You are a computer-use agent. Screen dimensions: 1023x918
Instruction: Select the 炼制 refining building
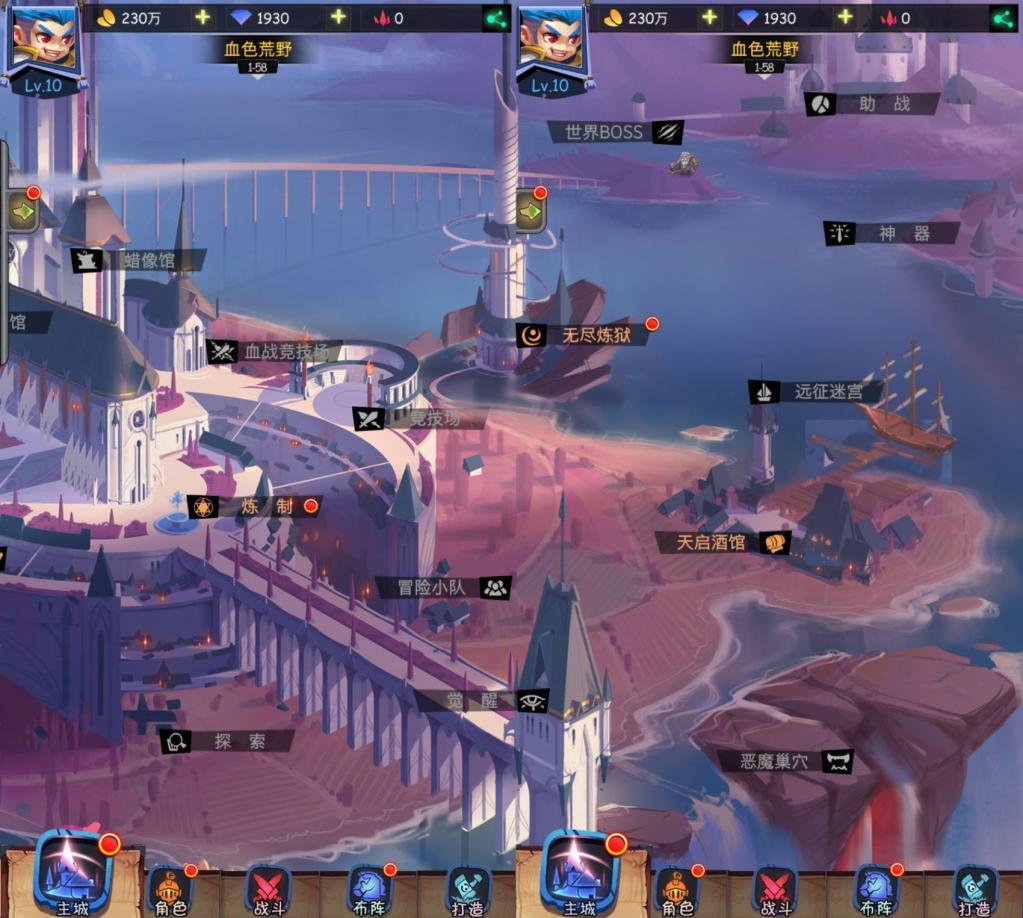tap(255, 507)
